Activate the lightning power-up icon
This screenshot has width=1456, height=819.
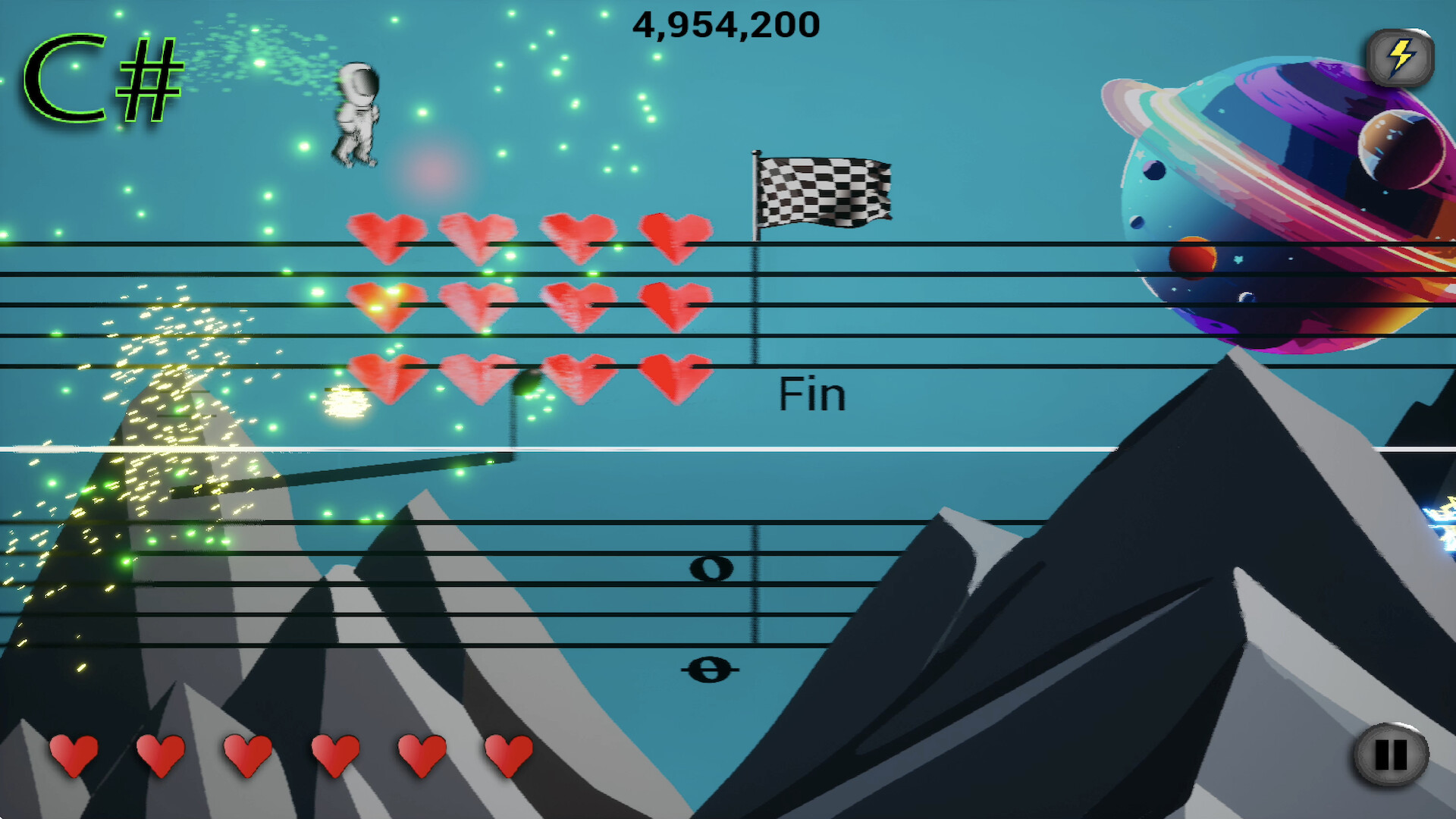[x=1400, y=55]
